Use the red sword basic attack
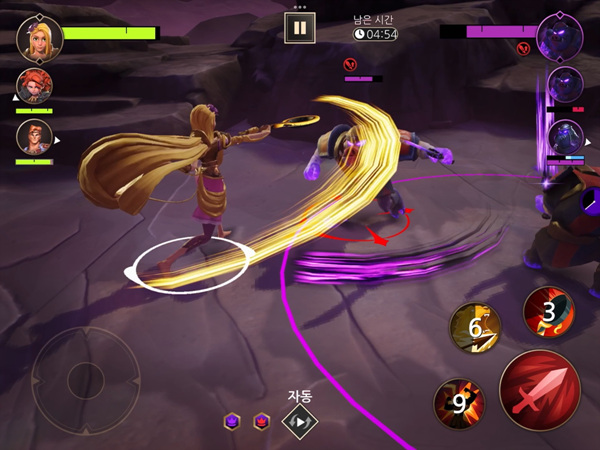600x450 pixels. point(540,391)
